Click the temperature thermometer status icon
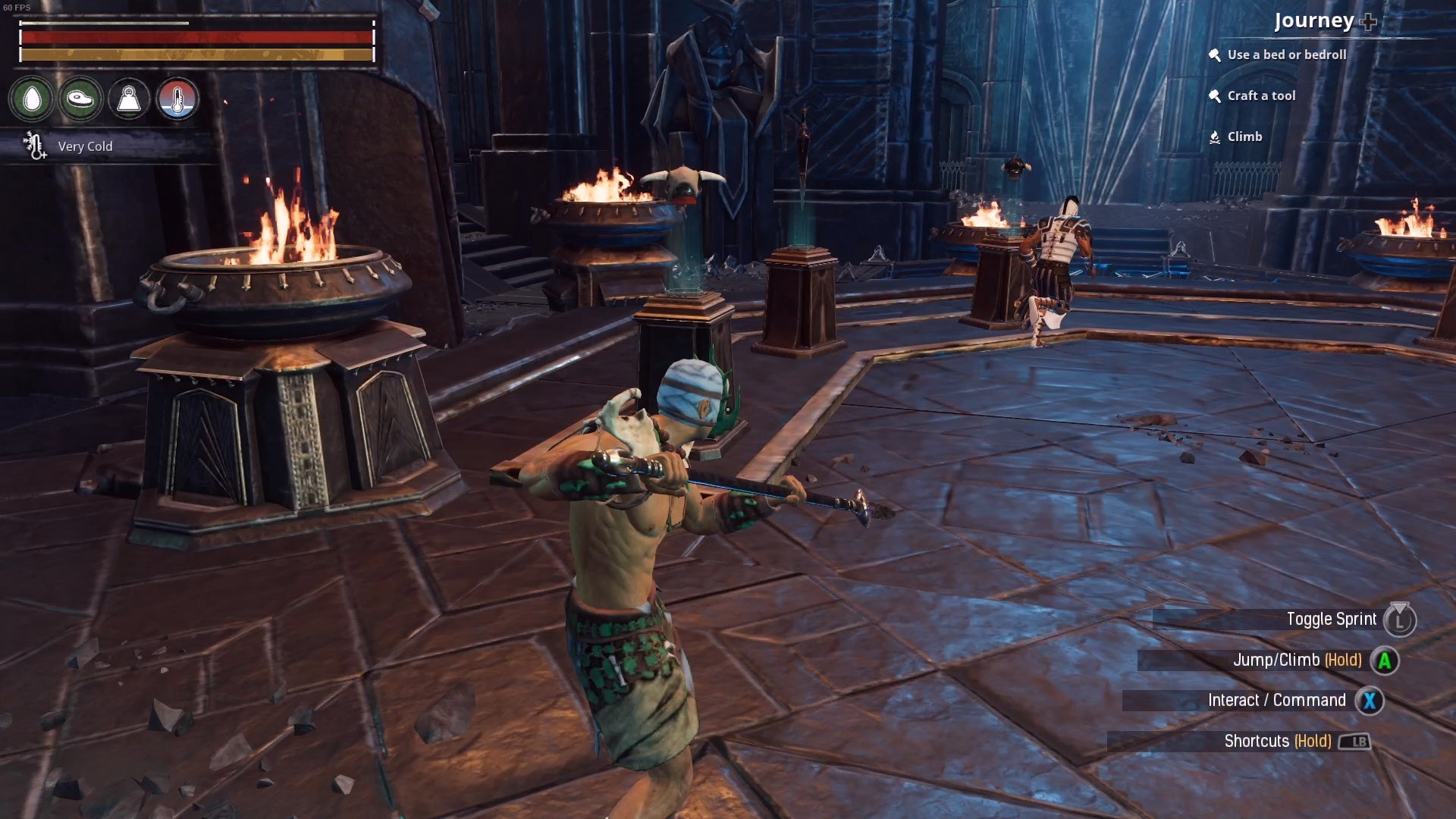This screenshot has height=819, width=1456. coord(177,99)
